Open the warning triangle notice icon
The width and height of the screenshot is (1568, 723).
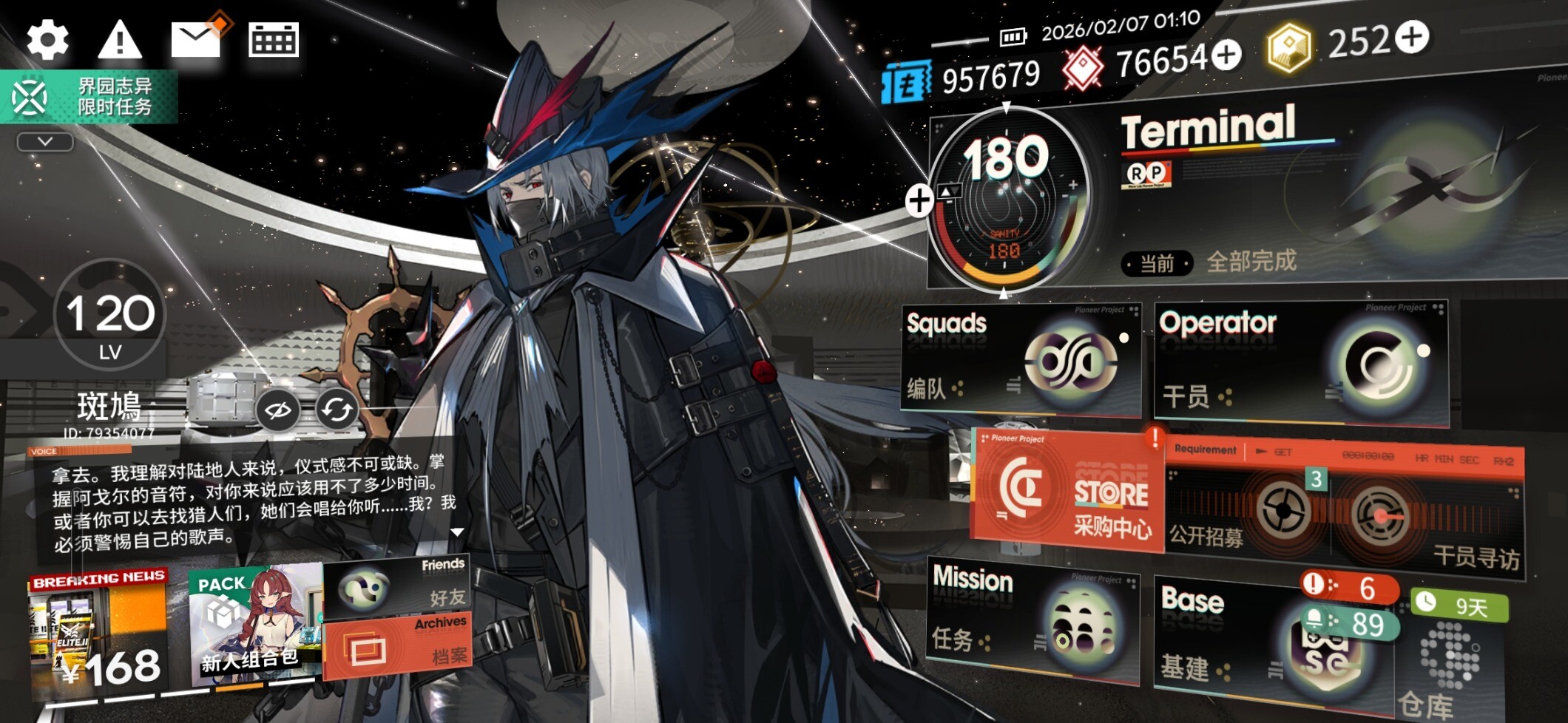click(x=119, y=39)
